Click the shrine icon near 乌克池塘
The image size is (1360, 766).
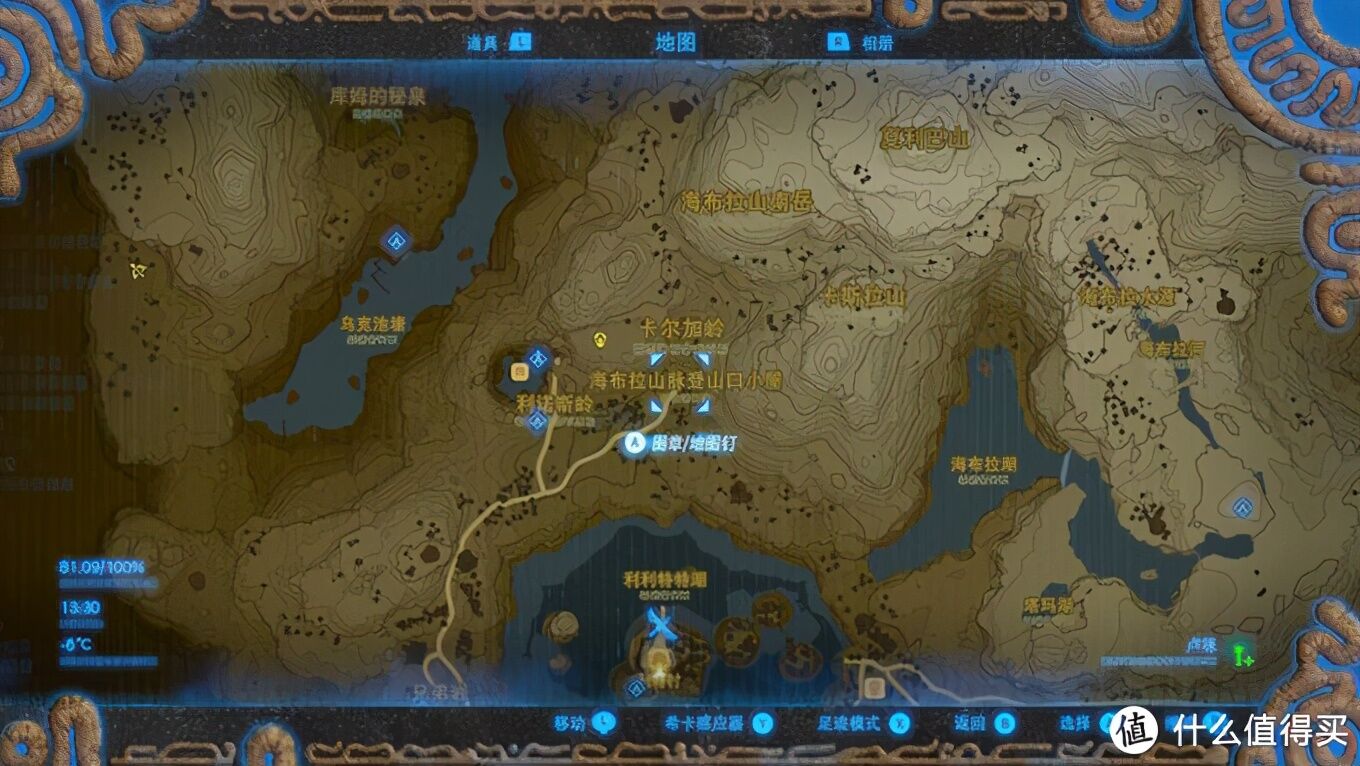(x=397, y=240)
